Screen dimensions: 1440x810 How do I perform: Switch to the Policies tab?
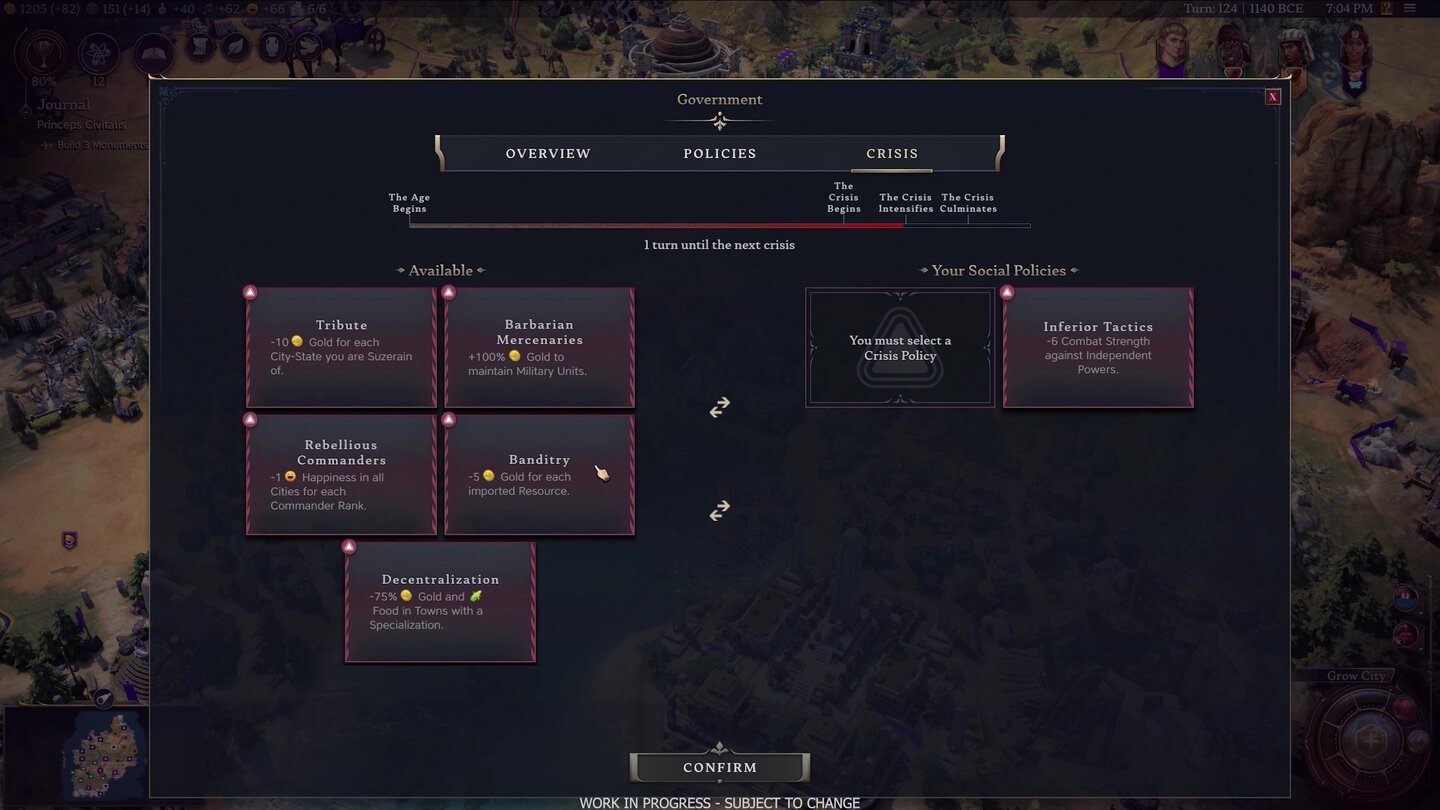(719, 153)
